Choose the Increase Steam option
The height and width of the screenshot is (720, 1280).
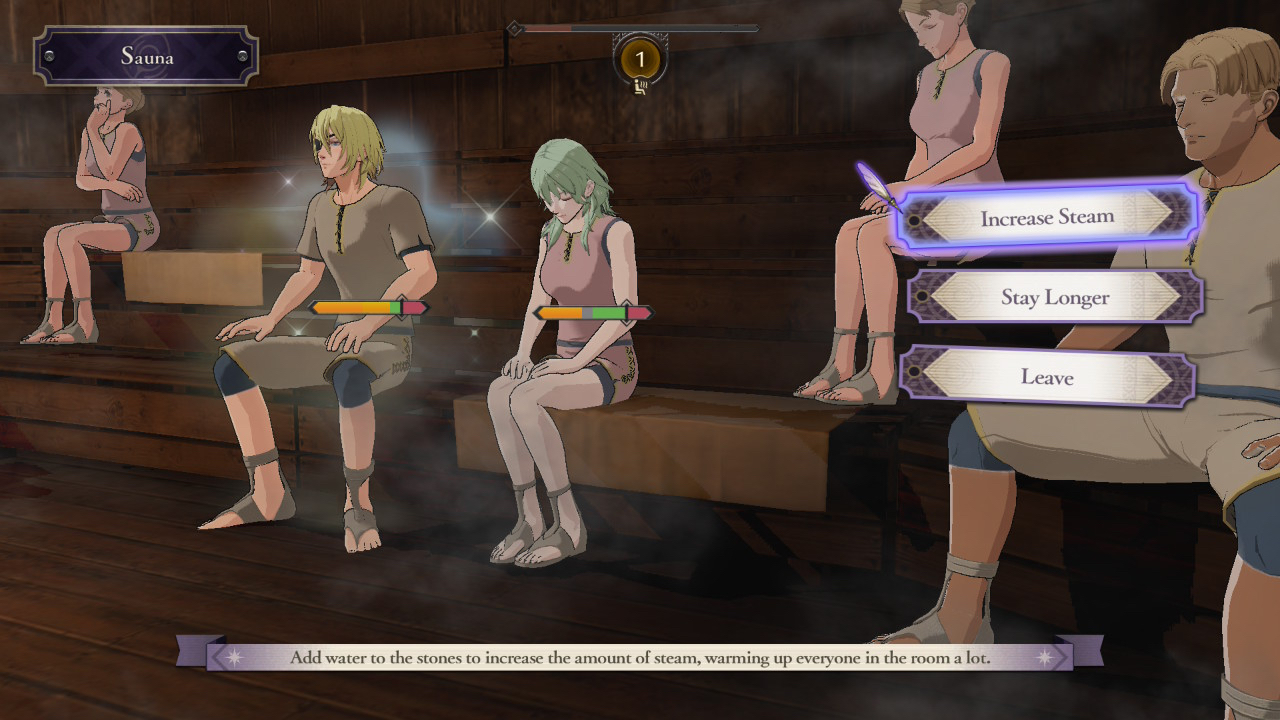(x=1047, y=217)
